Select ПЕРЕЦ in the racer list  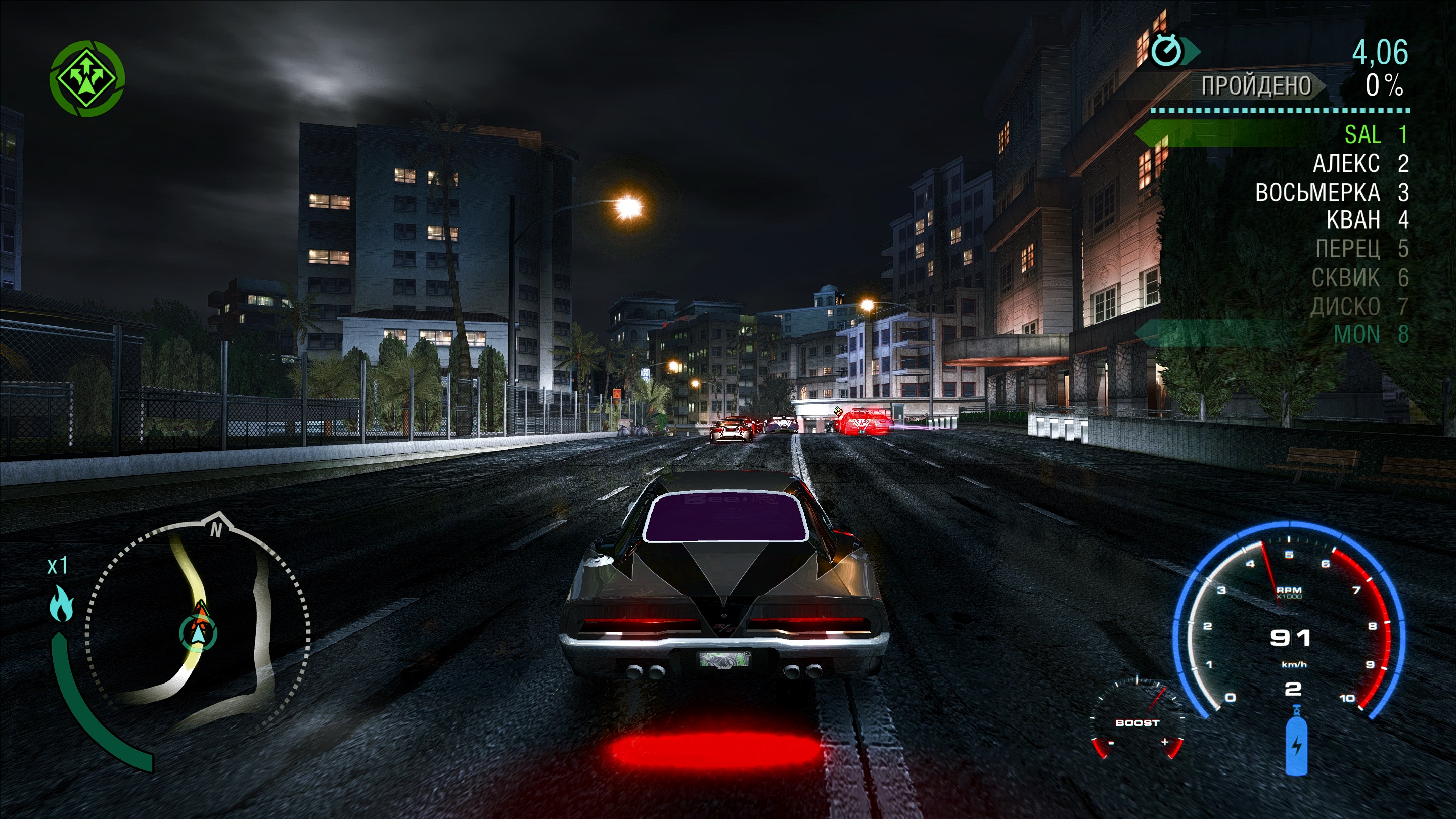click(1347, 249)
